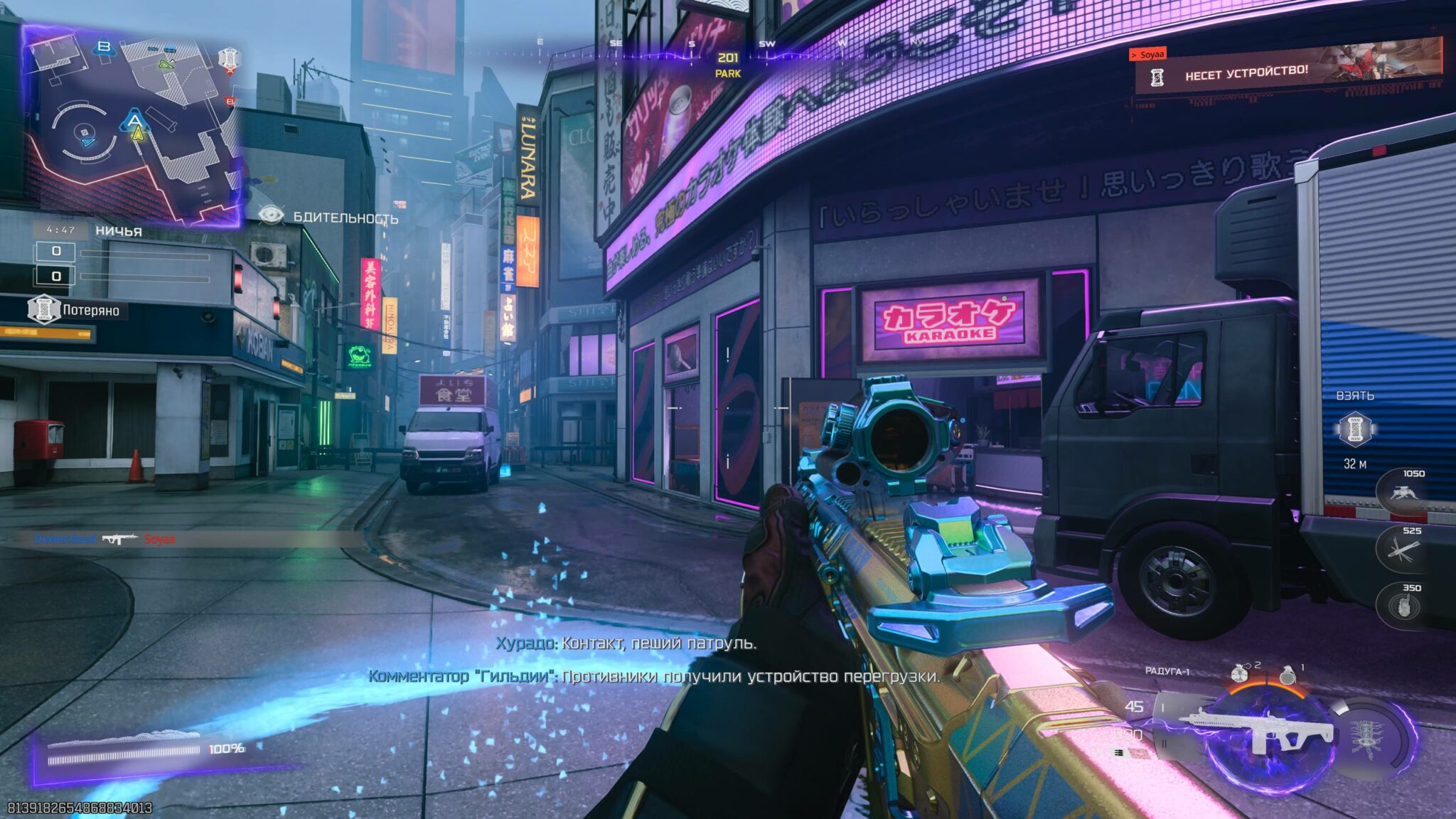Select blue objective A marker on minimap
The image size is (1456, 819).
click(134, 119)
